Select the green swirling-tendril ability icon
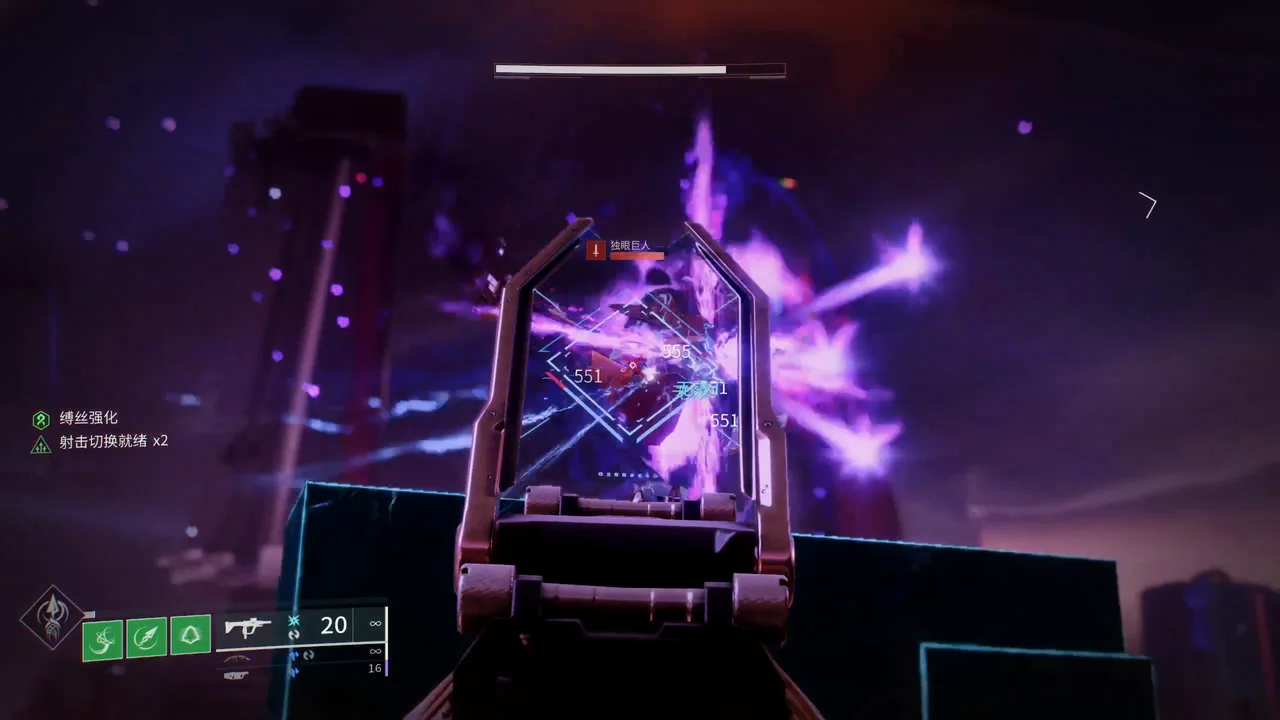The height and width of the screenshot is (720, 1280). (102, 638)
